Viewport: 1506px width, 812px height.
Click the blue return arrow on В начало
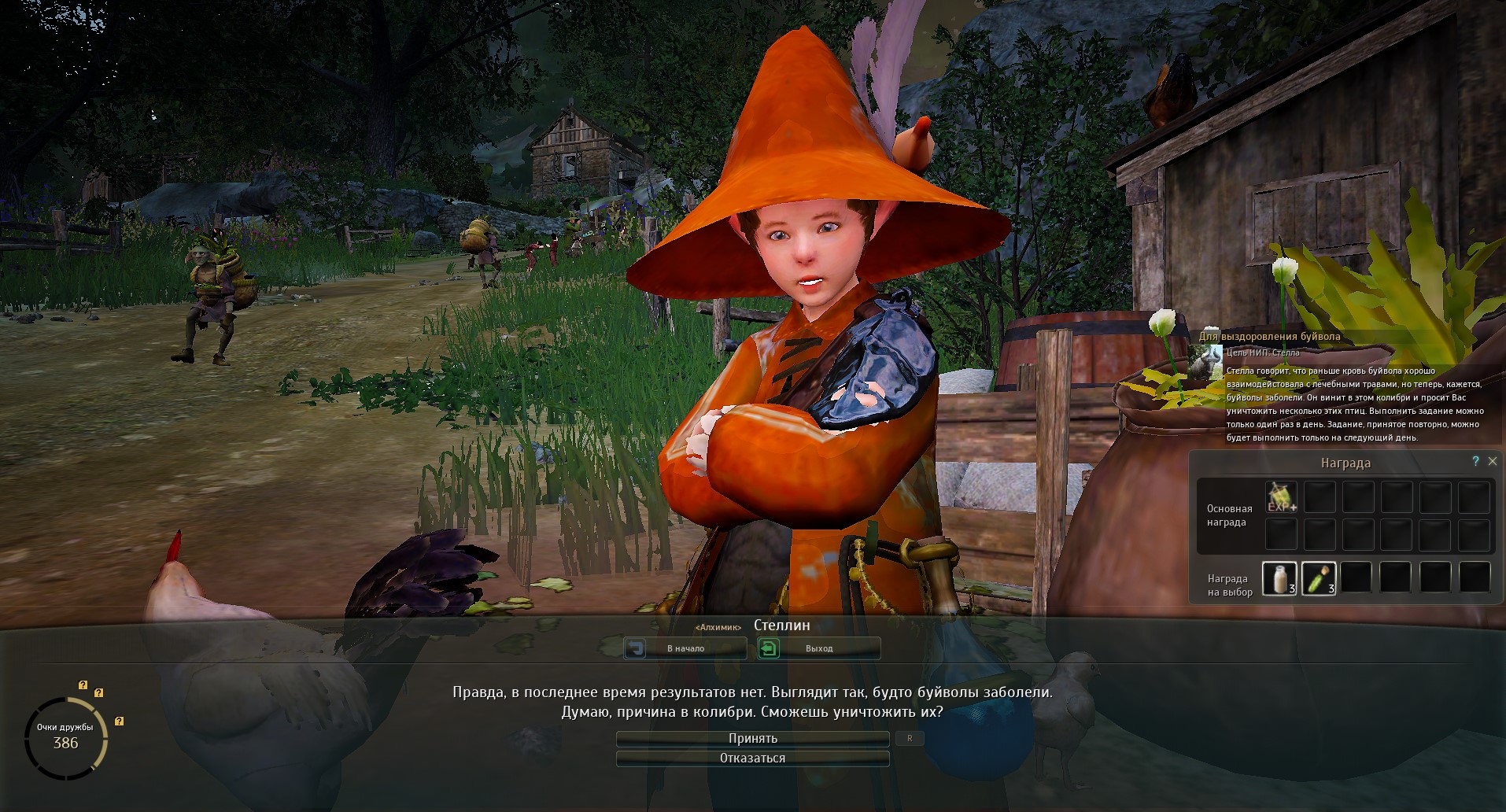click(637, 648)
